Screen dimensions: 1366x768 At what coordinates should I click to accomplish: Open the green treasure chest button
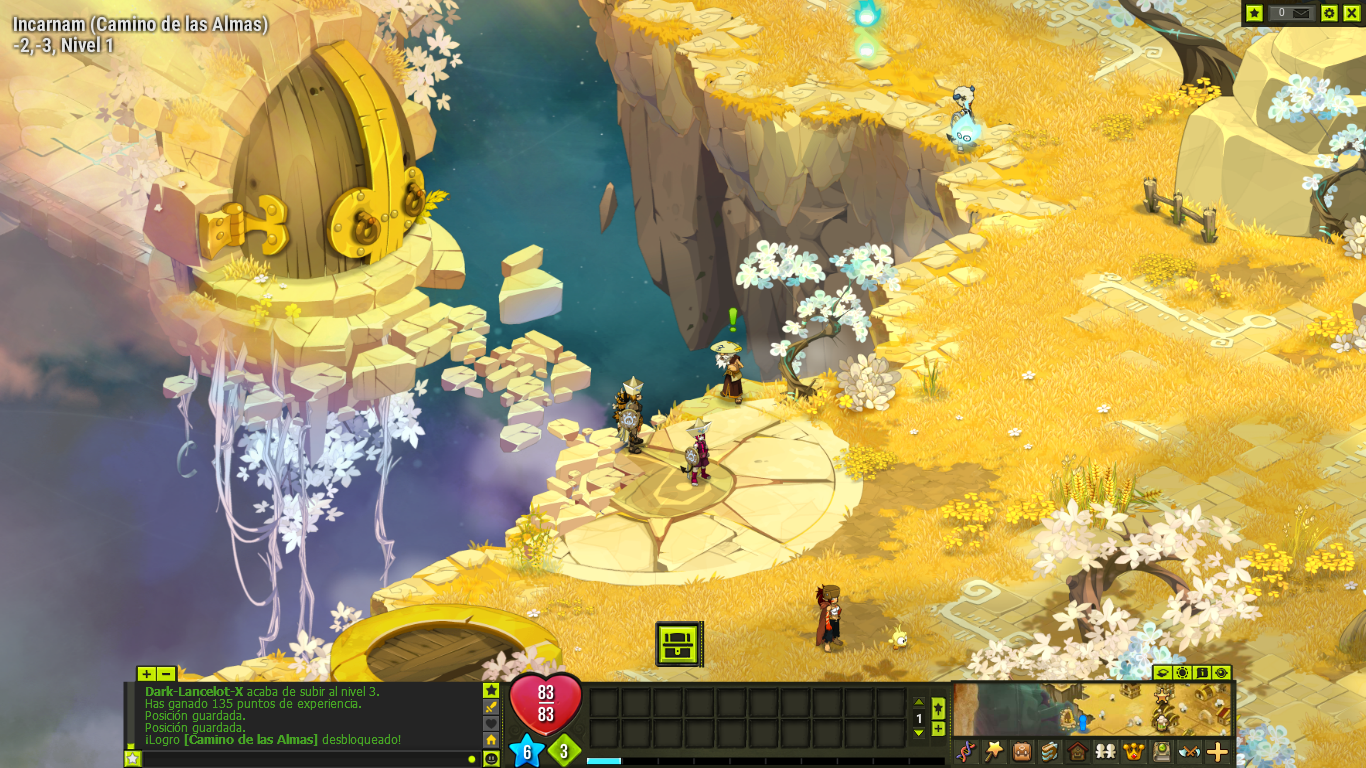tap(679, 644)
